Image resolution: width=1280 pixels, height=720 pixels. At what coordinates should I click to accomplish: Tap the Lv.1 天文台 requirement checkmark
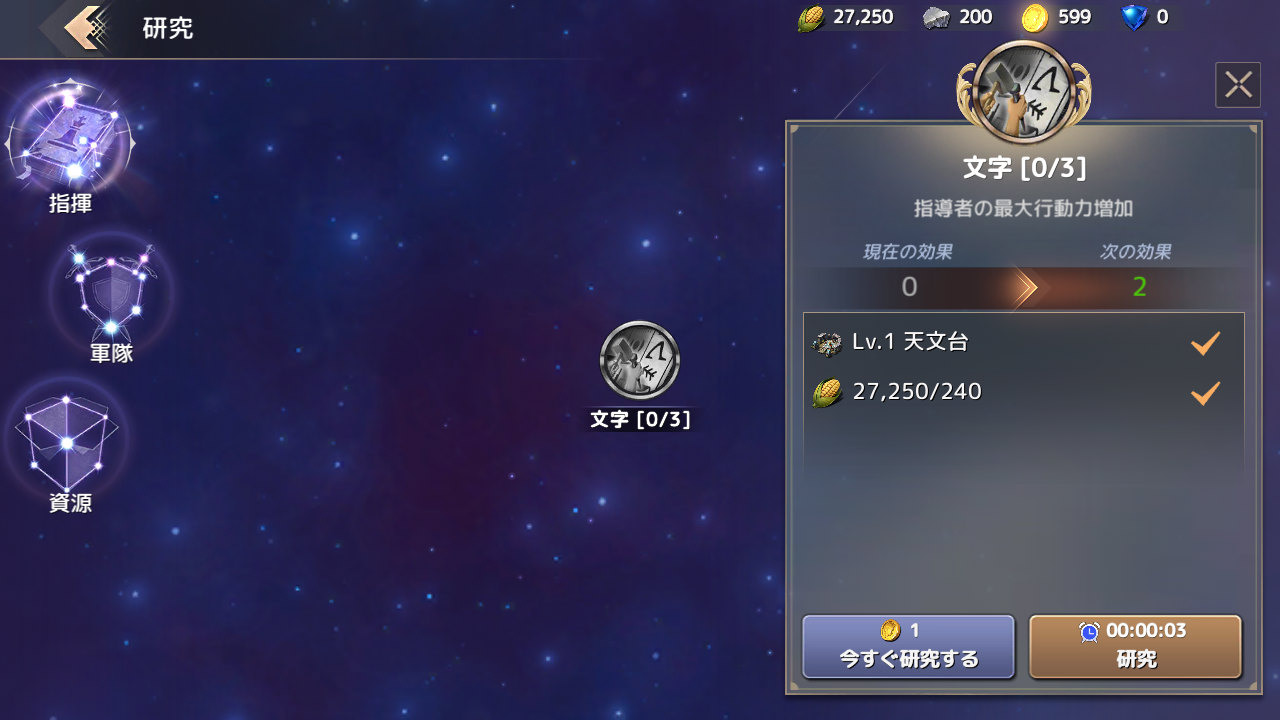1205,343
